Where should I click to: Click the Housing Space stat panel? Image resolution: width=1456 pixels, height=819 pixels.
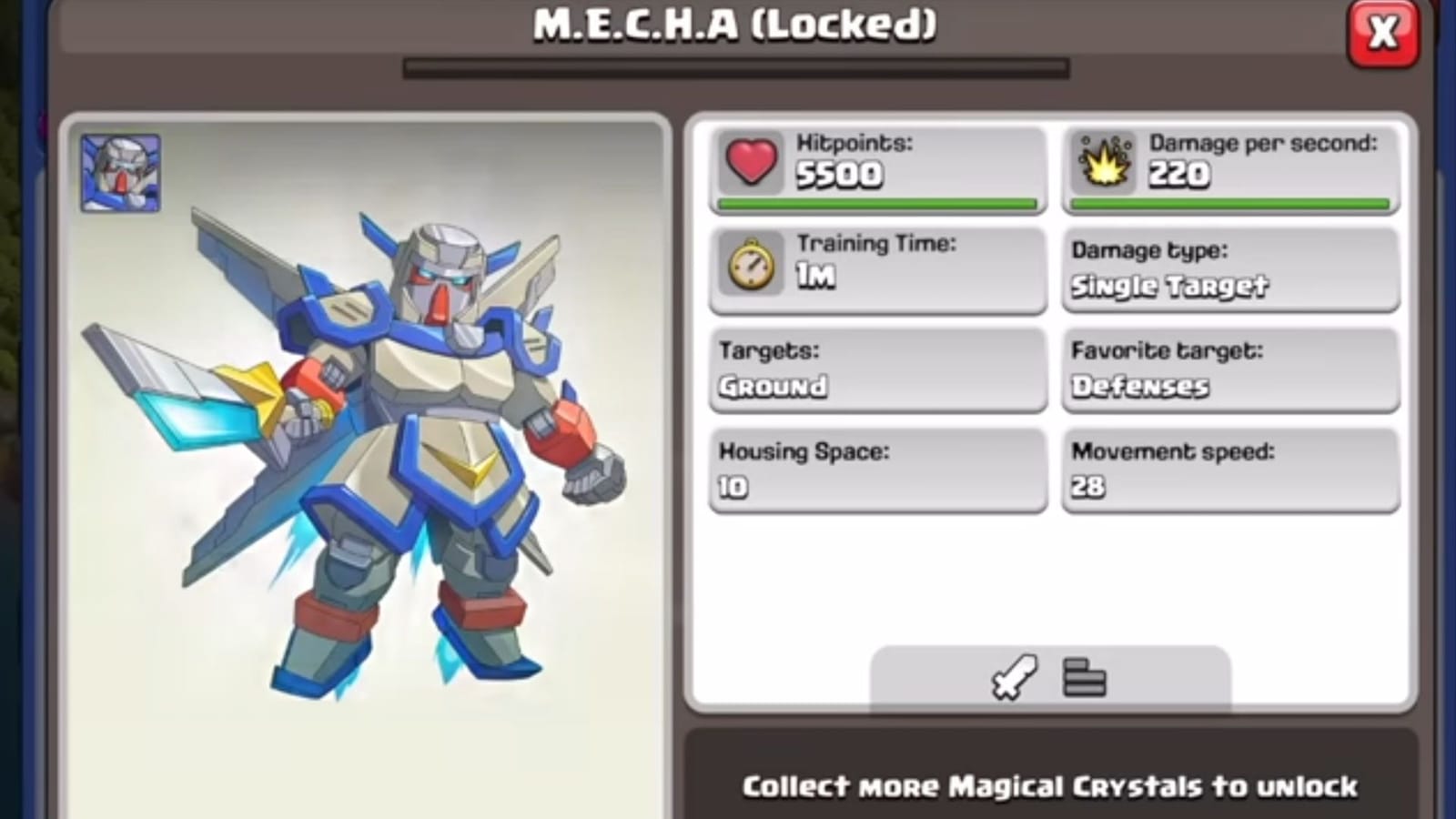(x=876, y=471)
